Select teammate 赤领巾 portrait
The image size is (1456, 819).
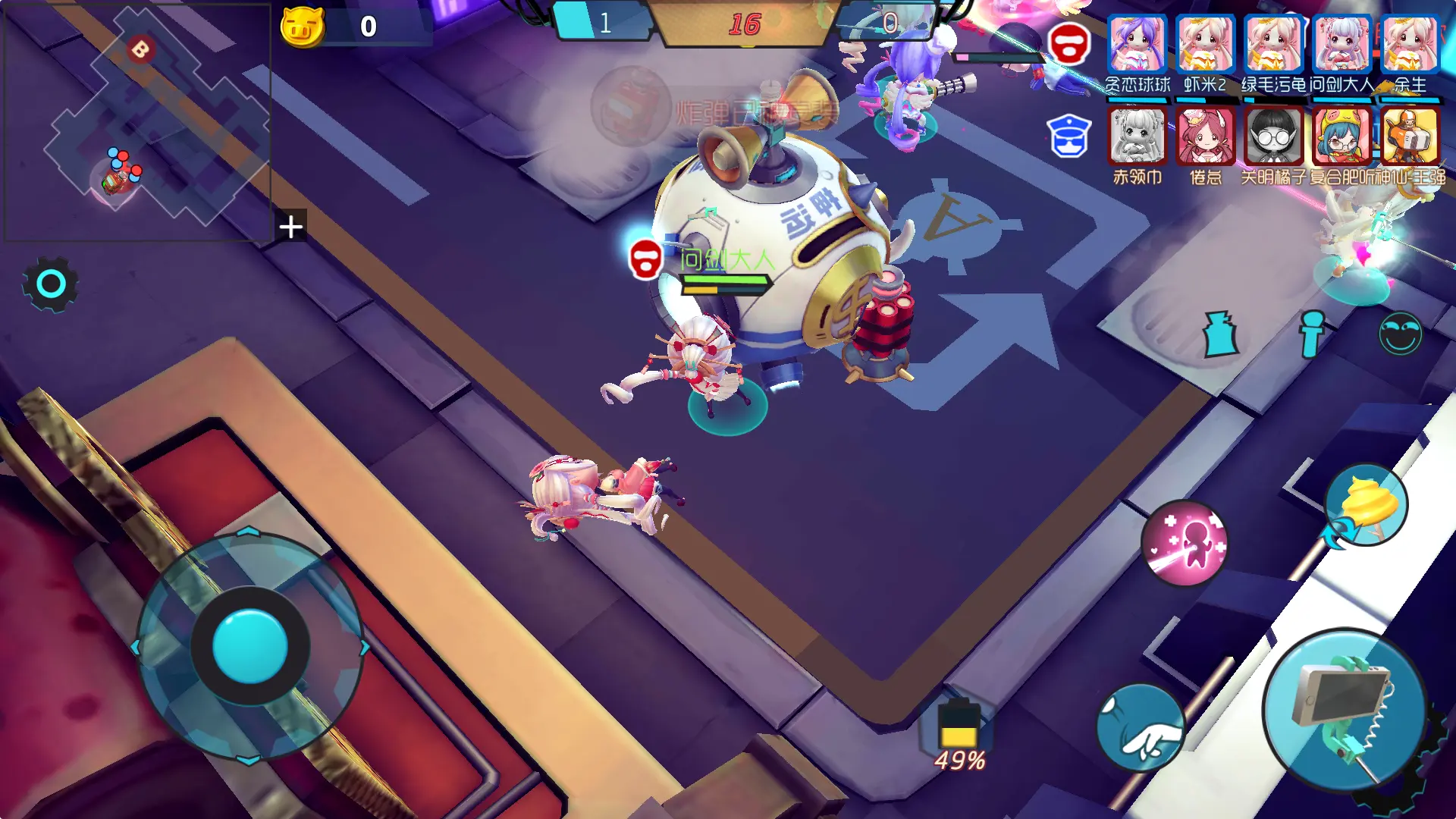(1137, 136)
